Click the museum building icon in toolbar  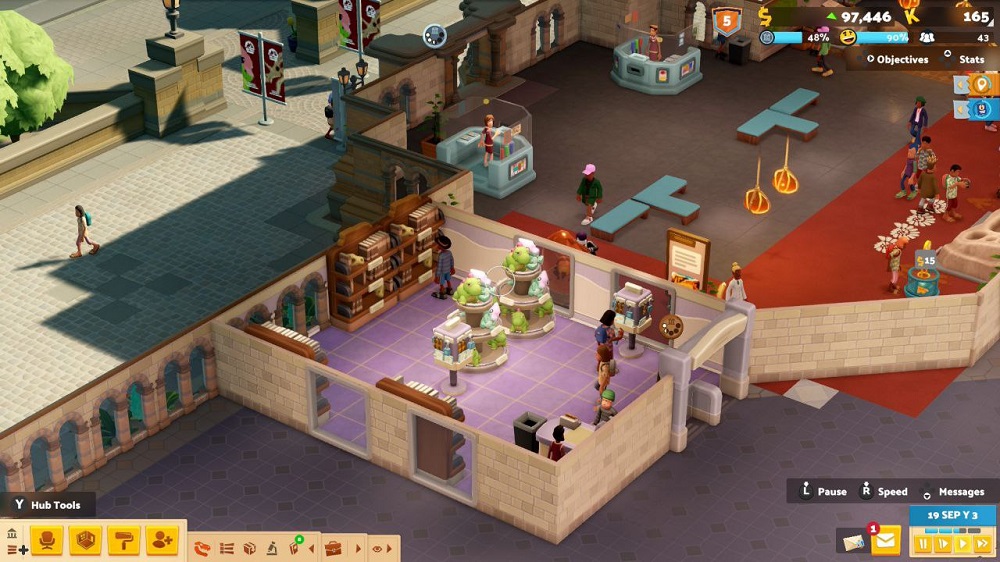(x=12, y=534)
